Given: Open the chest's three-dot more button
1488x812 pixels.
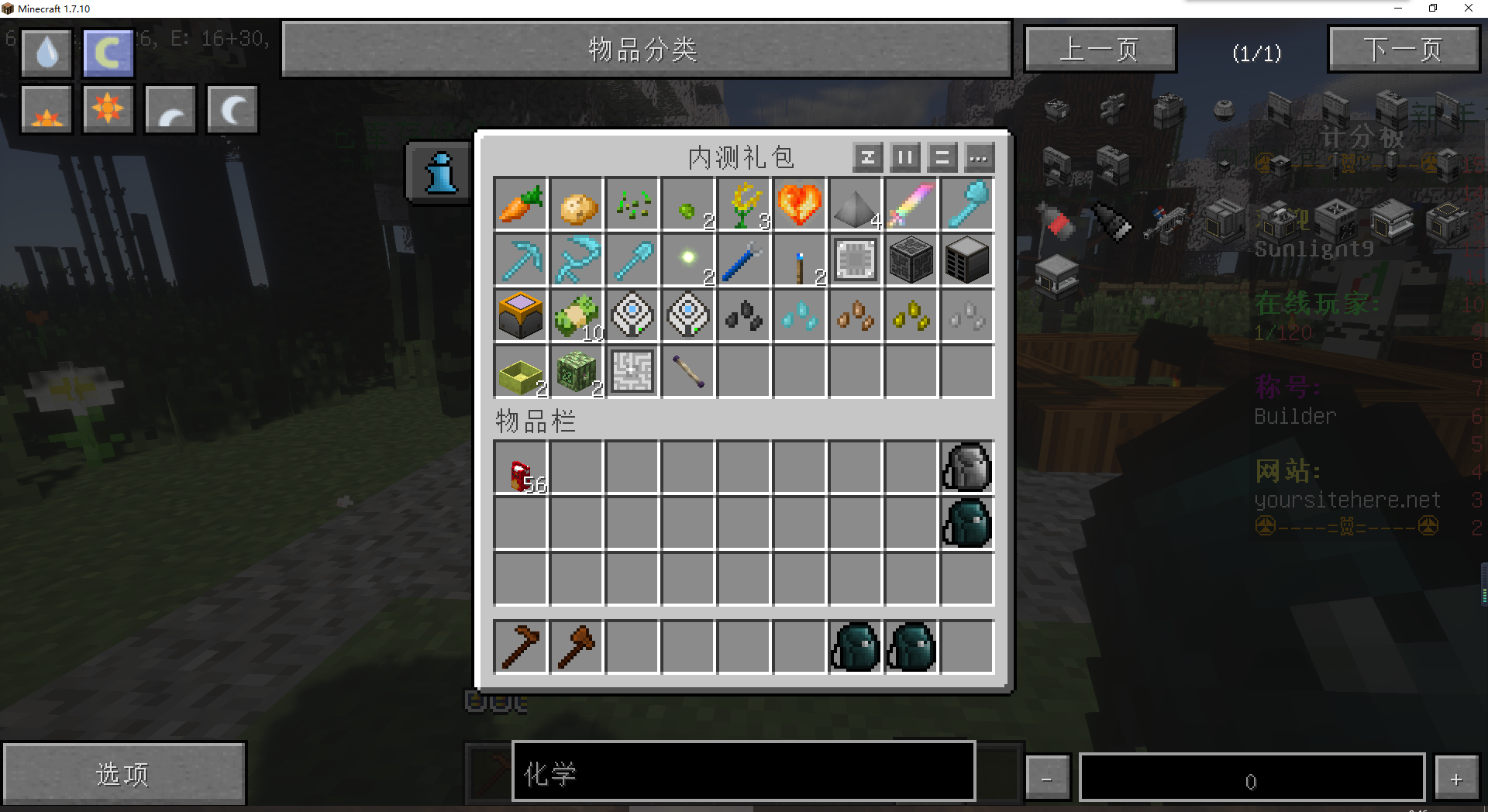Looking at the screenshot, I should coord(979,158).
